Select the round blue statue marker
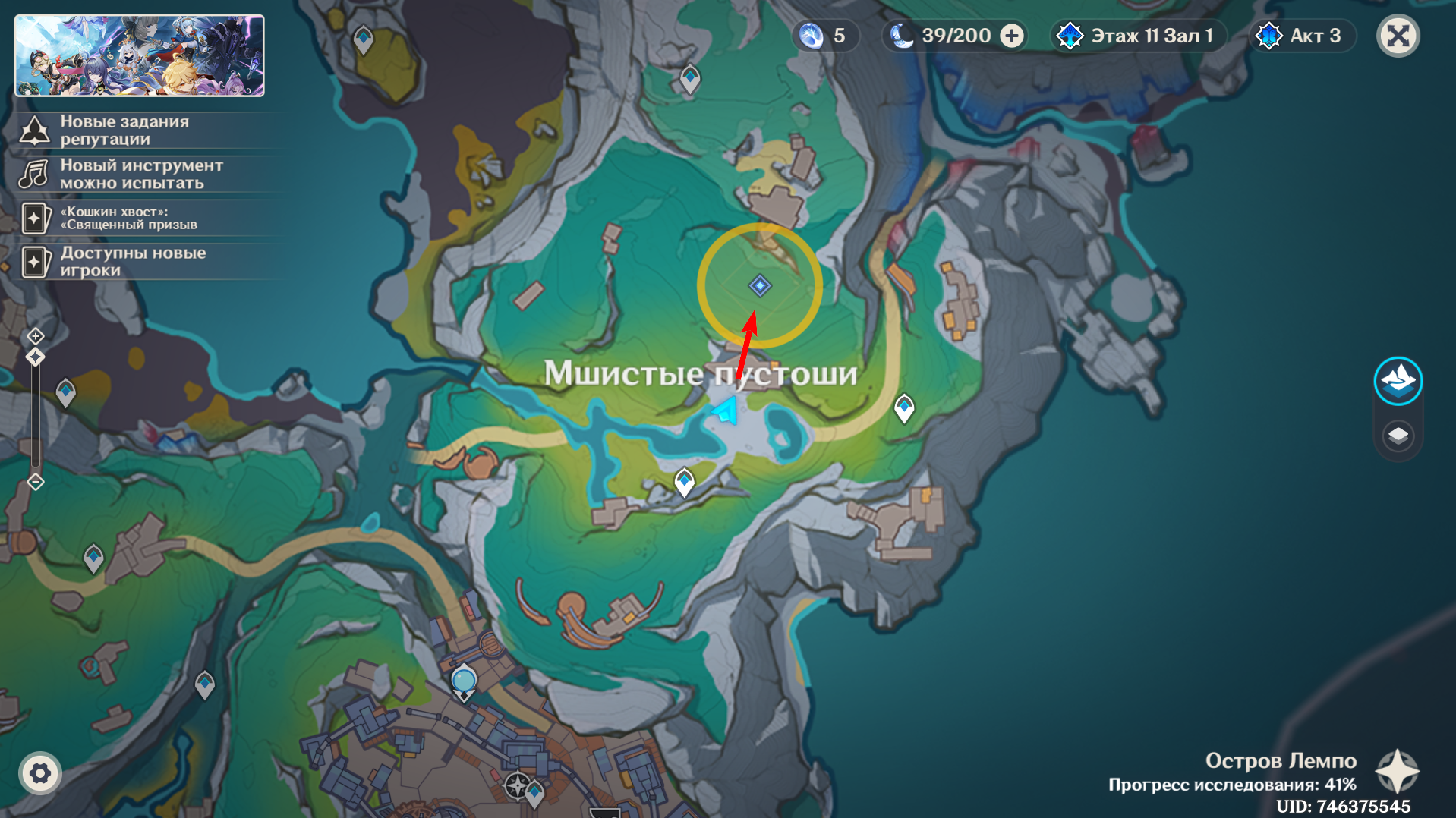Viewport: 1456px width, 818px height. point(464,680)
